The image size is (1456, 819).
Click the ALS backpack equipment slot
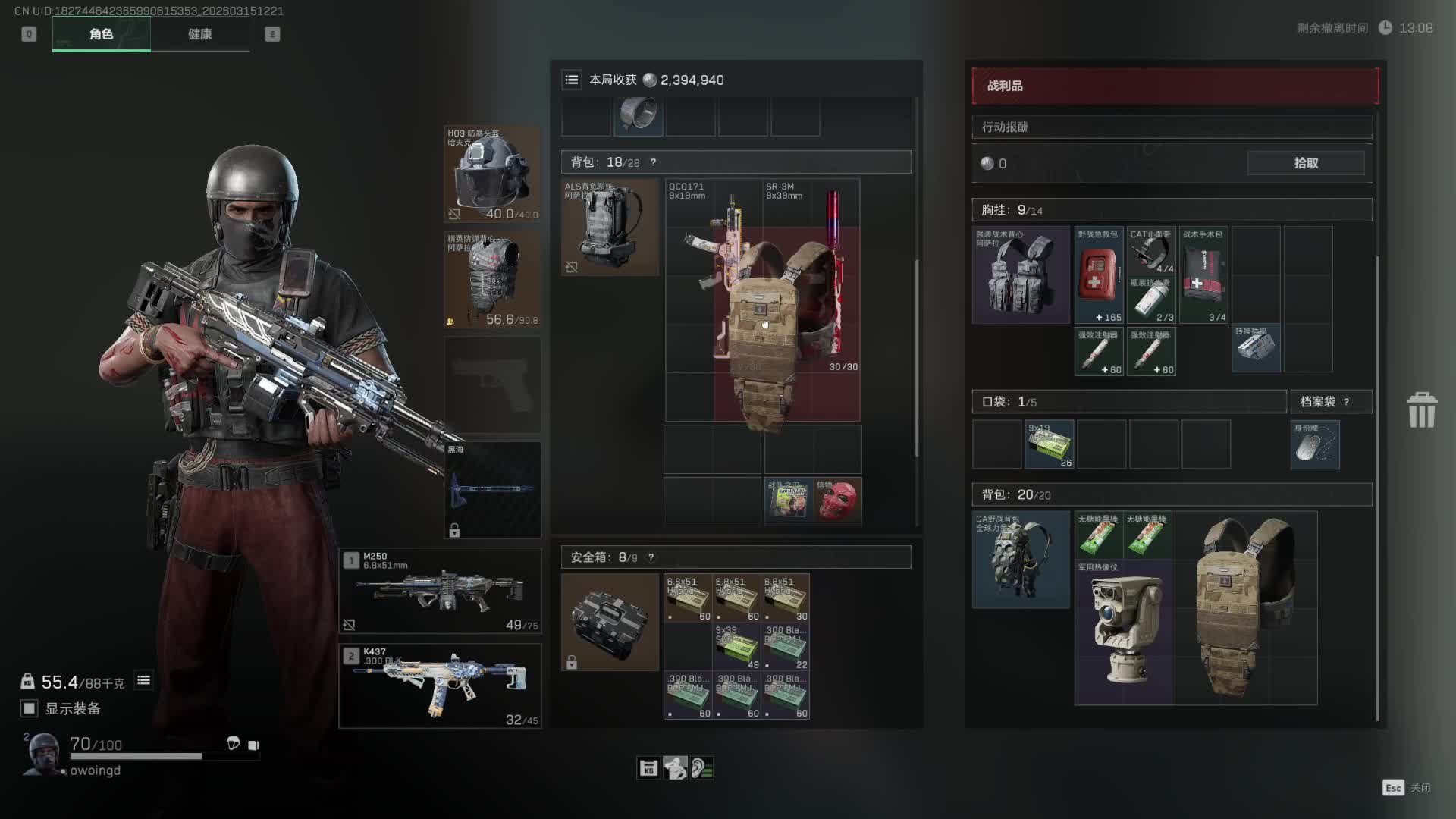pos(610,227)
